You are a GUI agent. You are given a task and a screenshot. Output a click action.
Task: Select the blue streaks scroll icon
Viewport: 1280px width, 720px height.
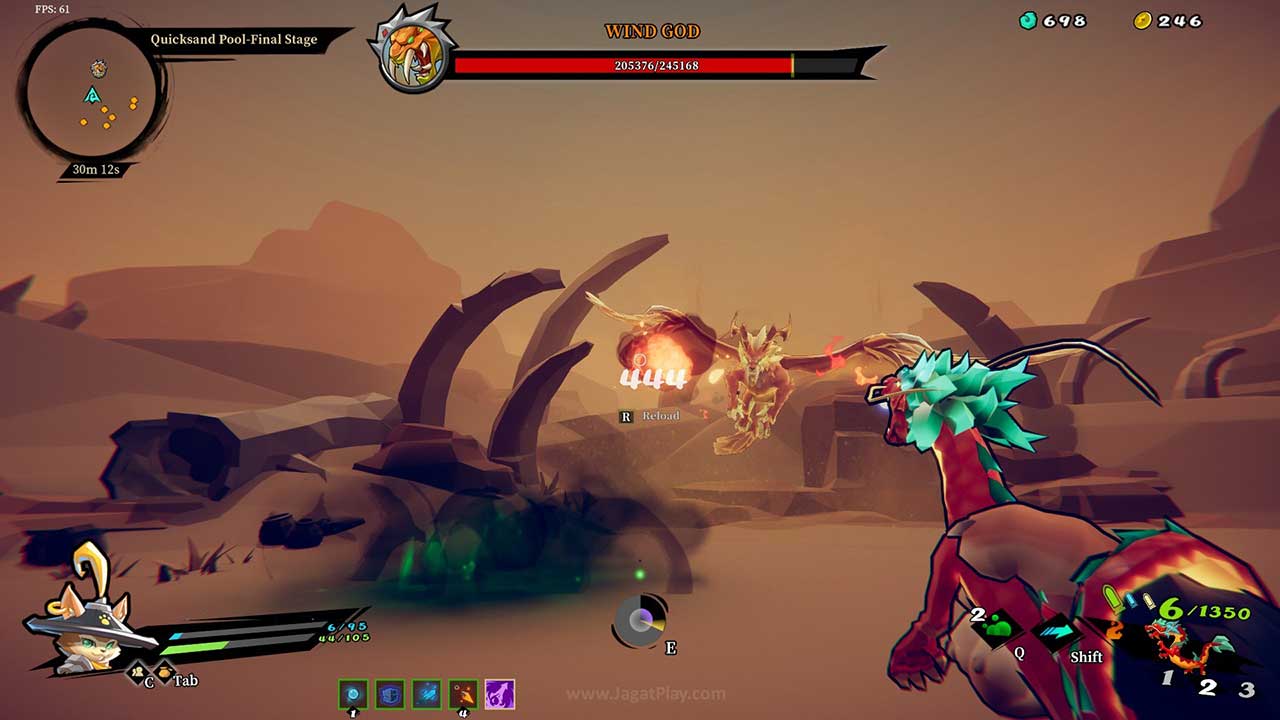(x=427, y=694)
